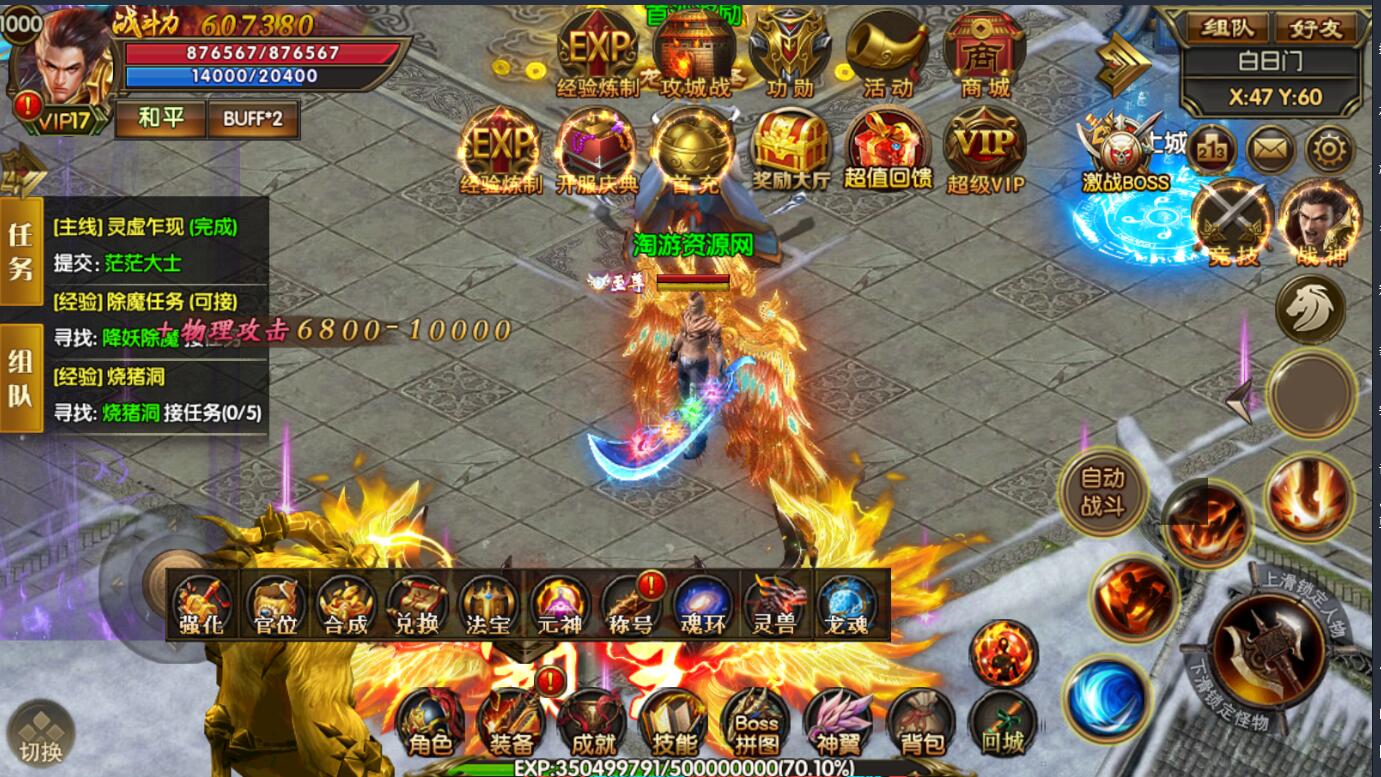The height and width of the screenshot is (777, 1381).
Task: Open the mail envelope icon
Action: click(x=1270, y=151)
